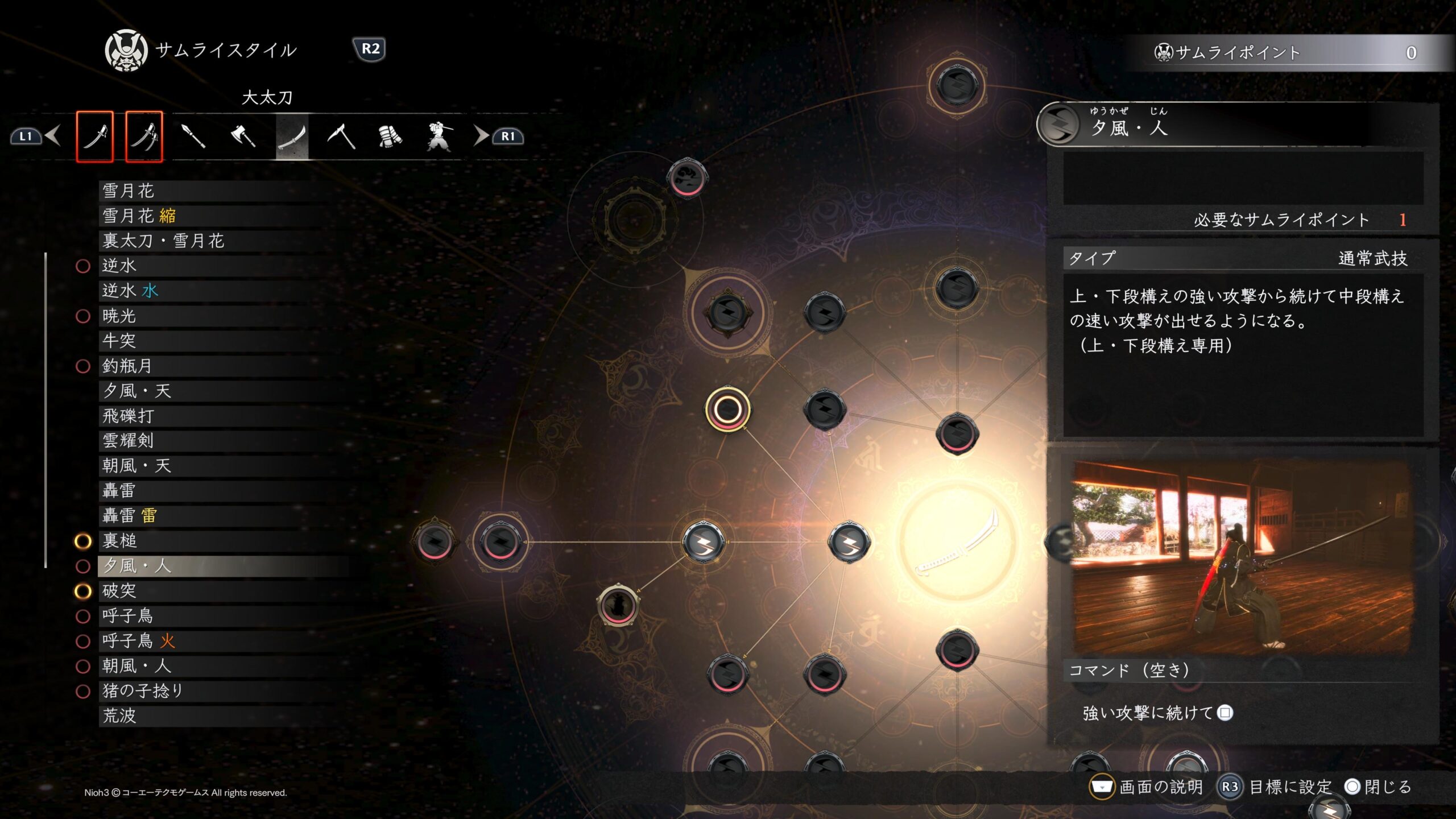Pick the 猪の子捻り skill row
The width and height of the screenshot is (1456, 819).
(142, 691)
